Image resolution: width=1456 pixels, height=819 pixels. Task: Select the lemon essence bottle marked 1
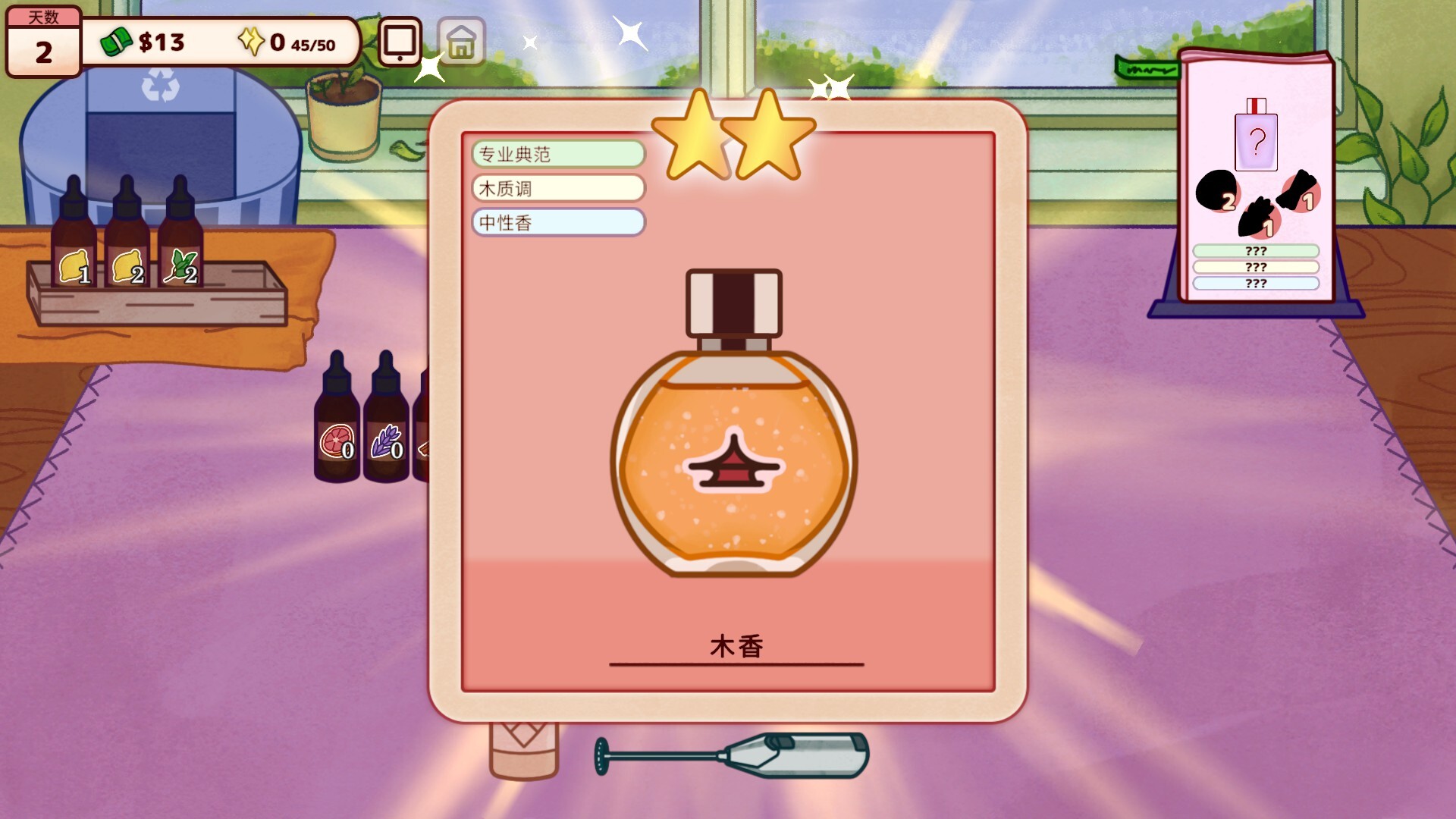[x=74, y=235]
